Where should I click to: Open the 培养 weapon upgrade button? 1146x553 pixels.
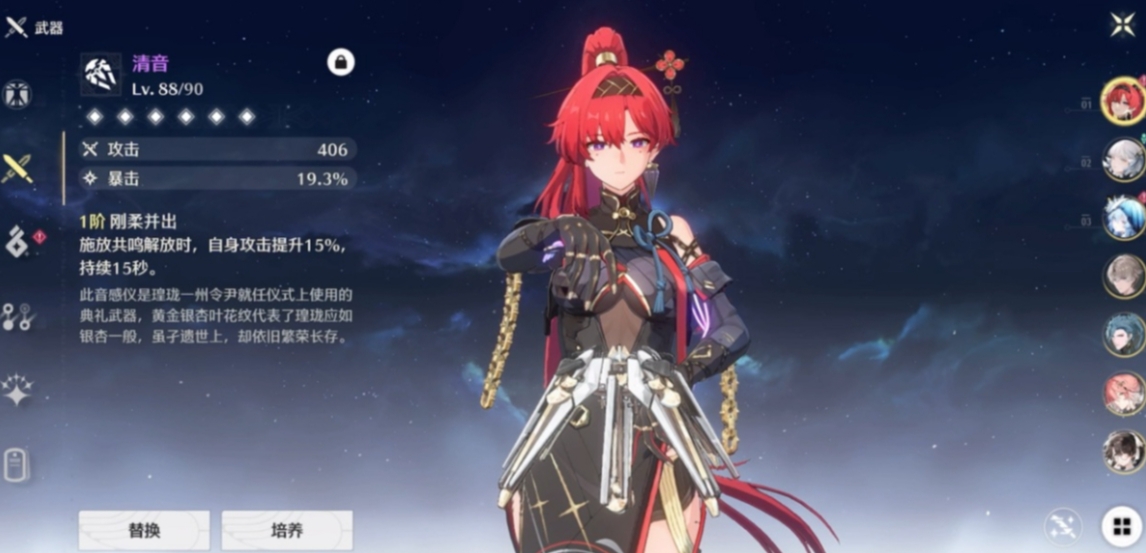[x=287, y=530]
